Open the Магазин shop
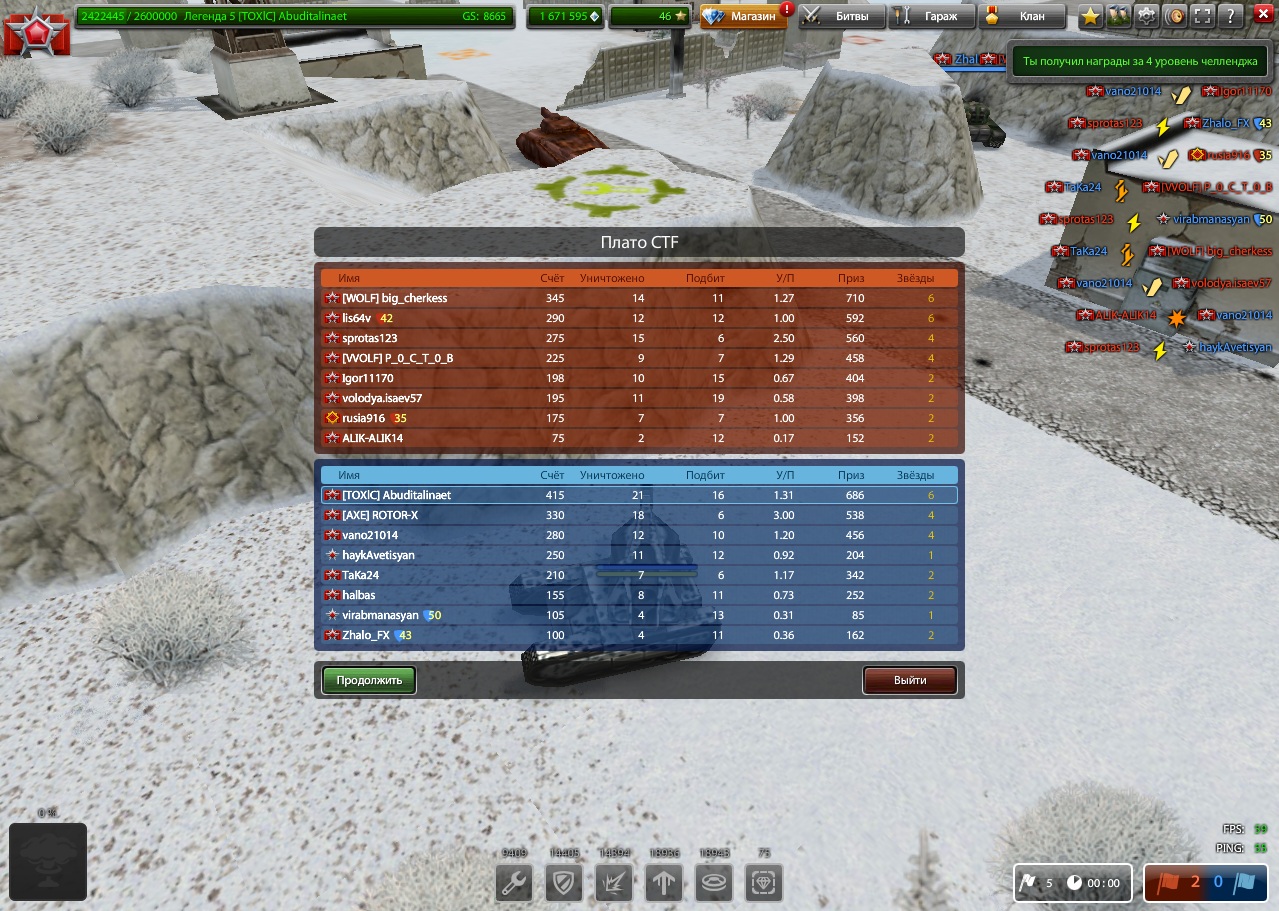This screenshot has height=911, width=1279. point(743,16)
